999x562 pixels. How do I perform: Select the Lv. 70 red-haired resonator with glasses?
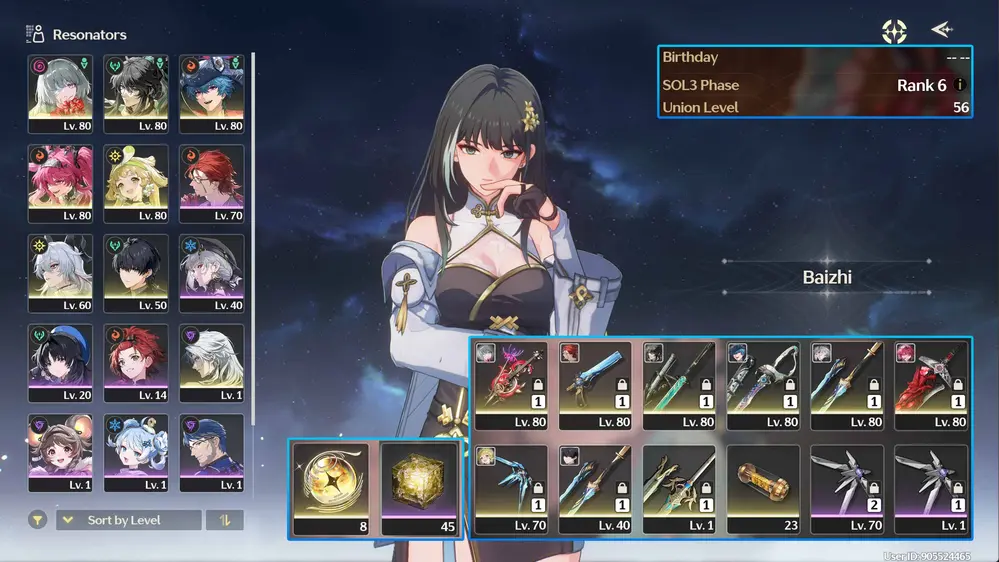(212, 183)
